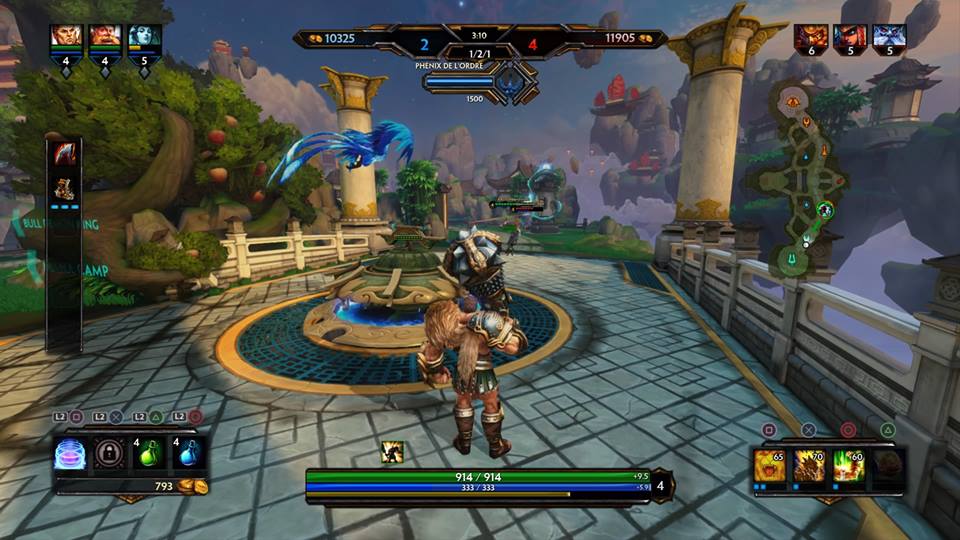Click the active buff icon above health bar
Image resolution: width=960 pixels, height=540 pixels.
tap(393, 453)
